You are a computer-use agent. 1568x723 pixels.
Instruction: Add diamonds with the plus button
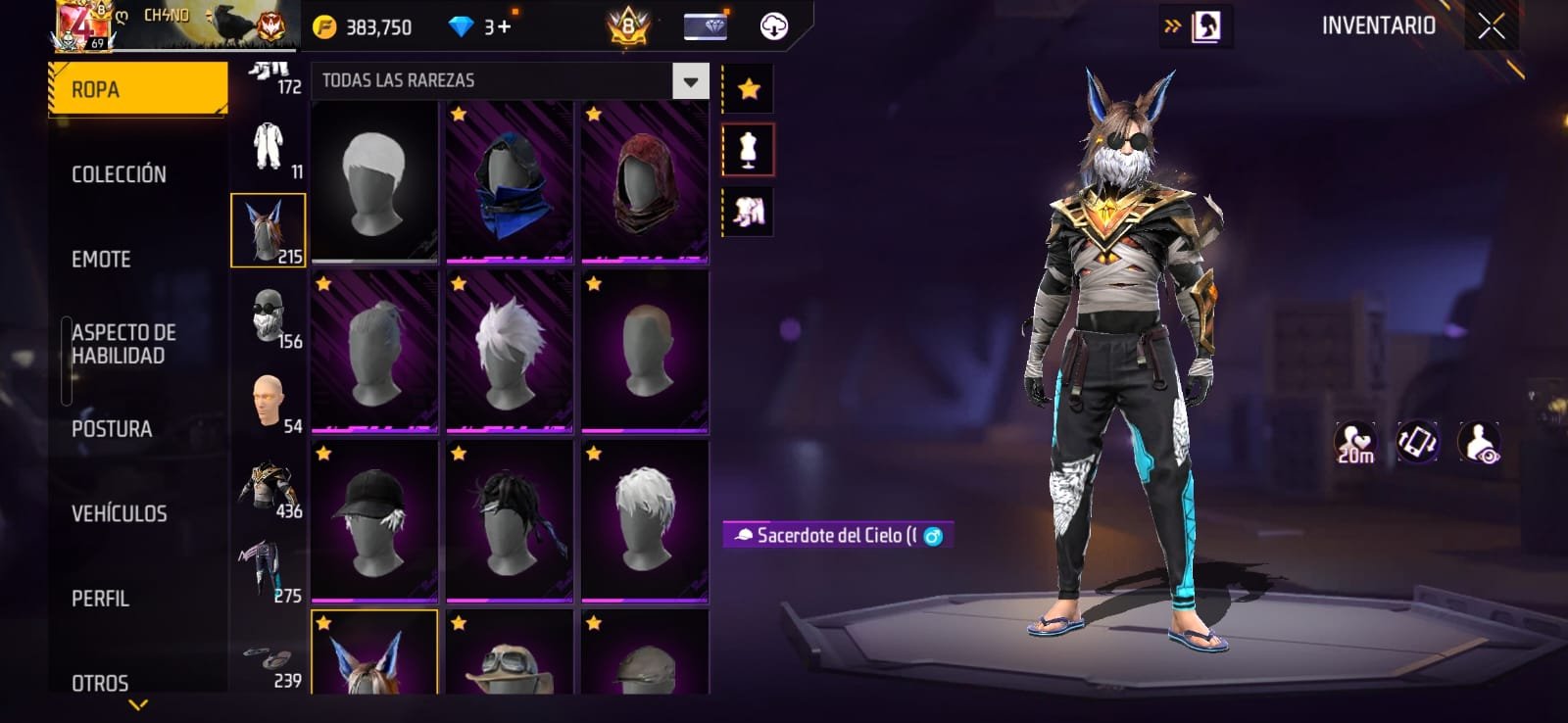coord(505,26)
